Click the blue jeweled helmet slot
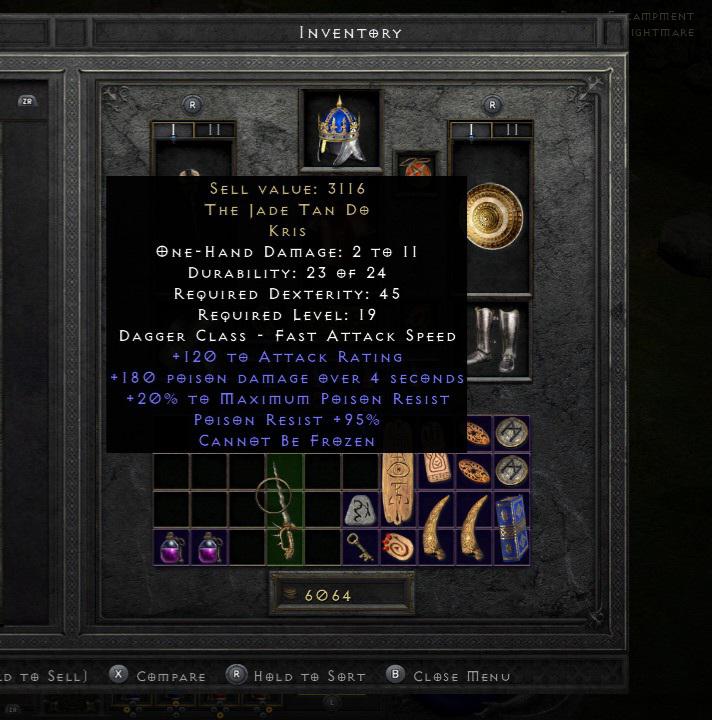712x720 pixels. [340, 131]
